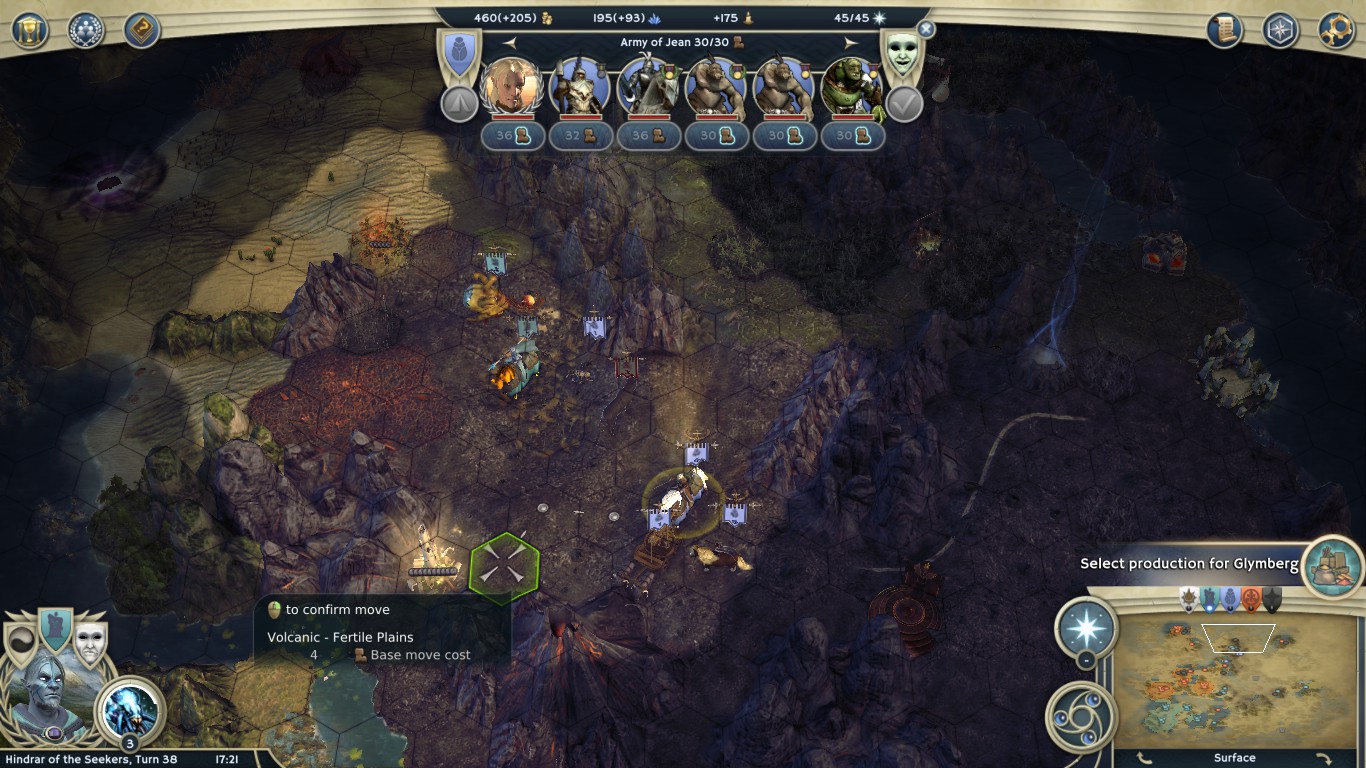
Task: Click the gear settings button
Action: pyautogui.click(x=1336, y=30)
